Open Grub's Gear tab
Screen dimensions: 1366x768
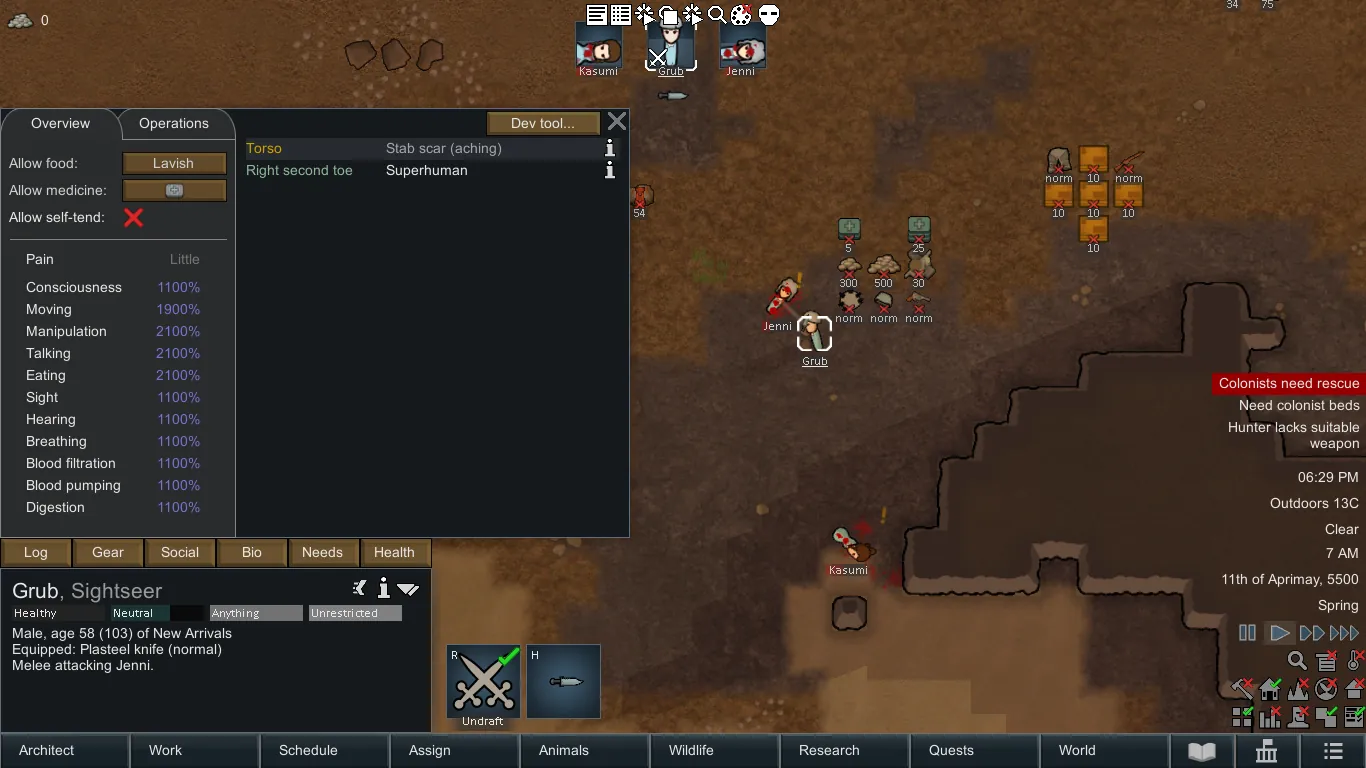click(108, 552)
